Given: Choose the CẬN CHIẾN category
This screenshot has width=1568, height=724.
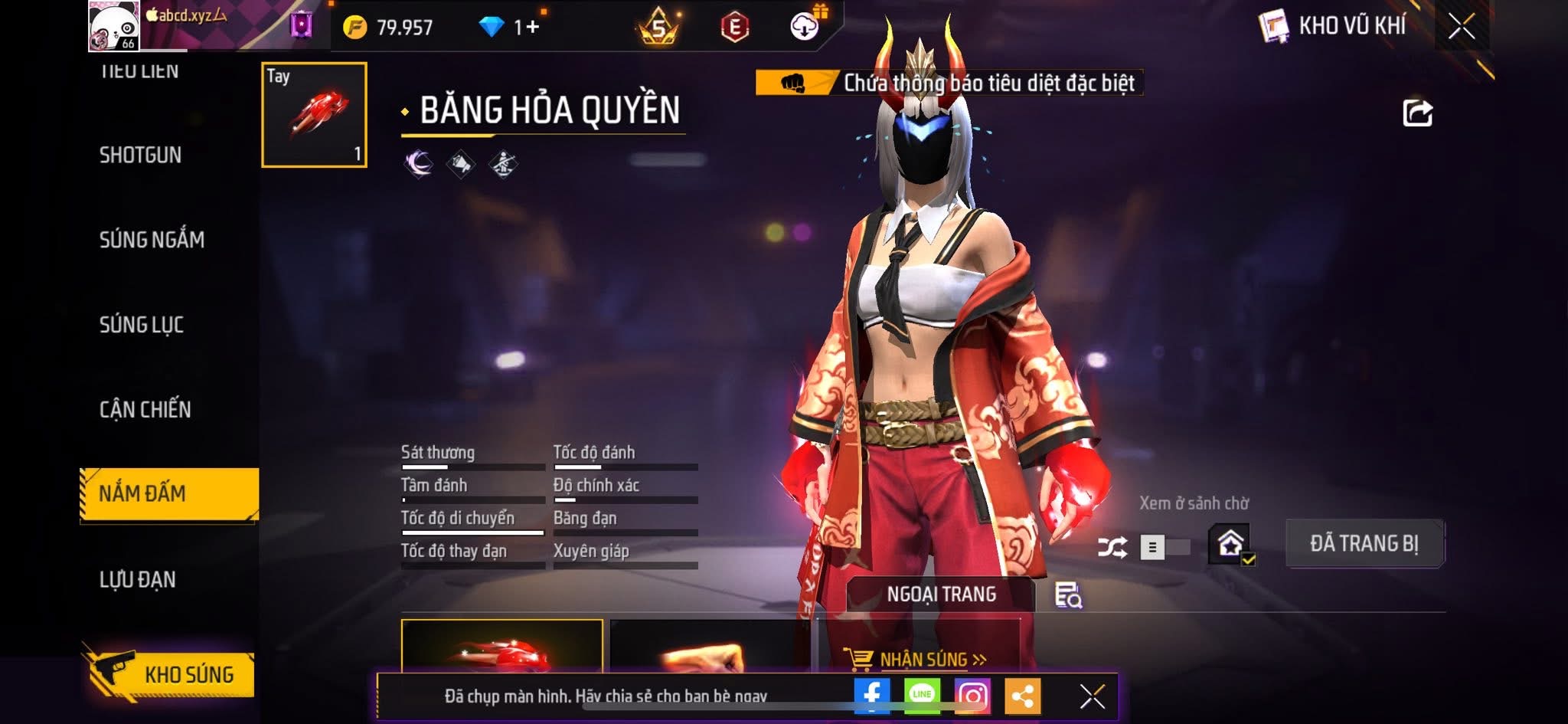Looking at the screenshot, I should 145,409.
